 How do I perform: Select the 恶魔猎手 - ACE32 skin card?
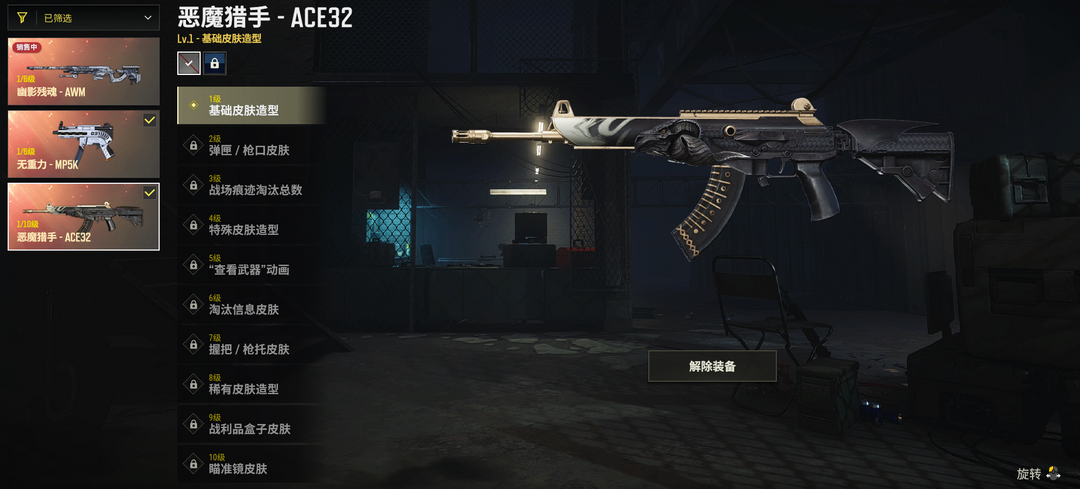(x=84, y=216)
